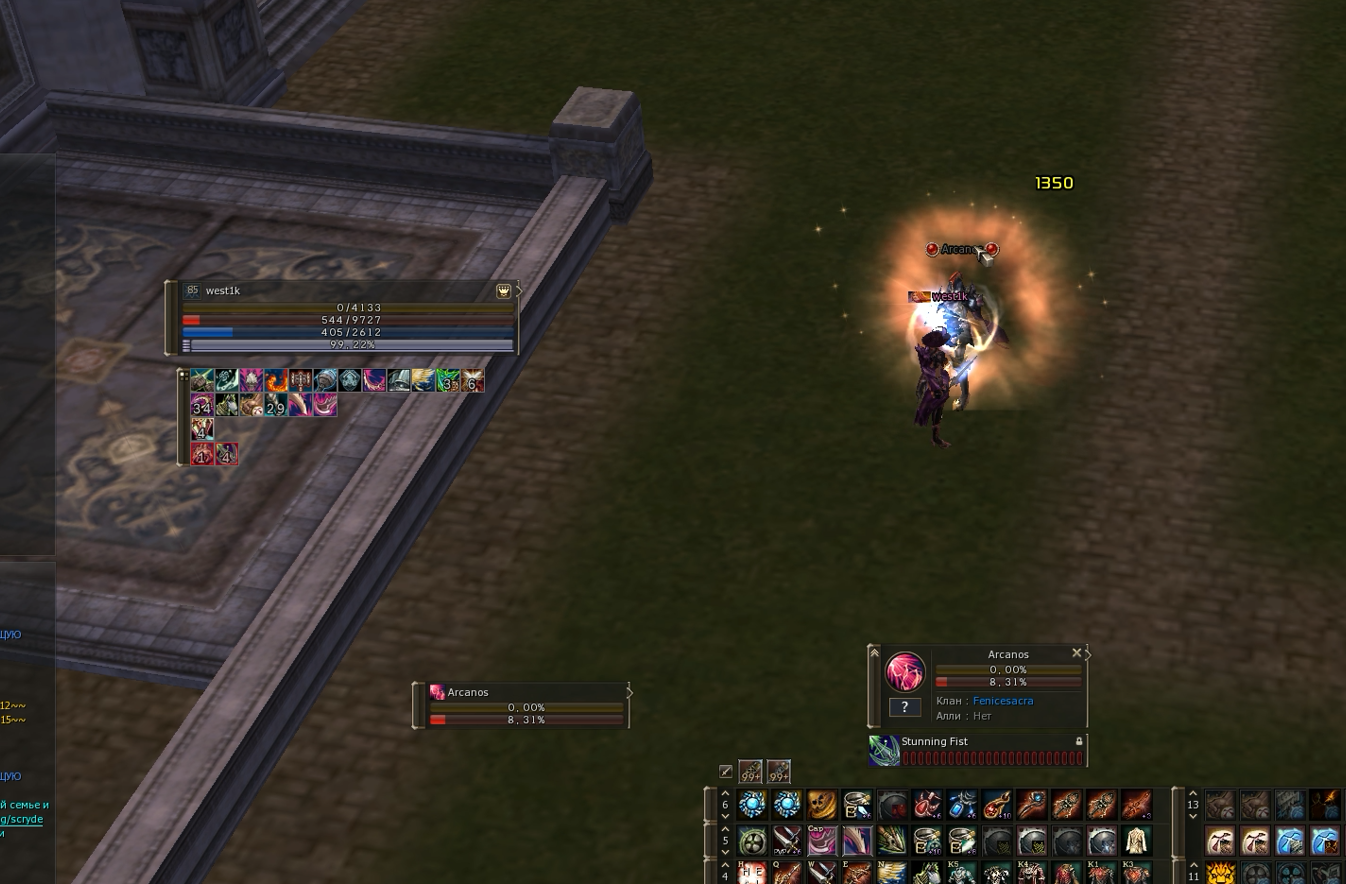
Task: Use the white robe item on bar 5
Action: pos(1136,840)
